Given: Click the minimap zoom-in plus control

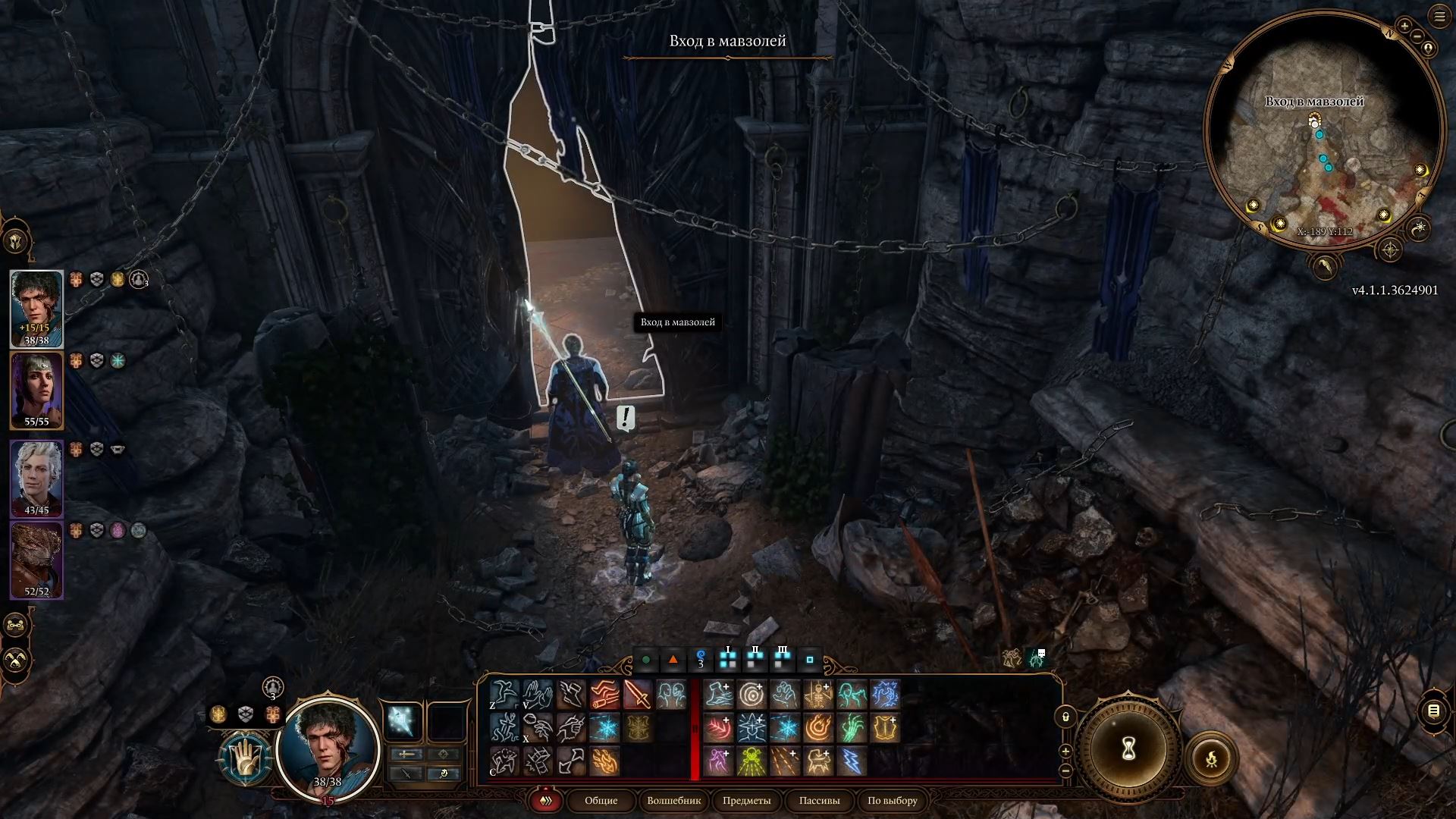Looking at the screenshot, I should tap(1404, 27).
